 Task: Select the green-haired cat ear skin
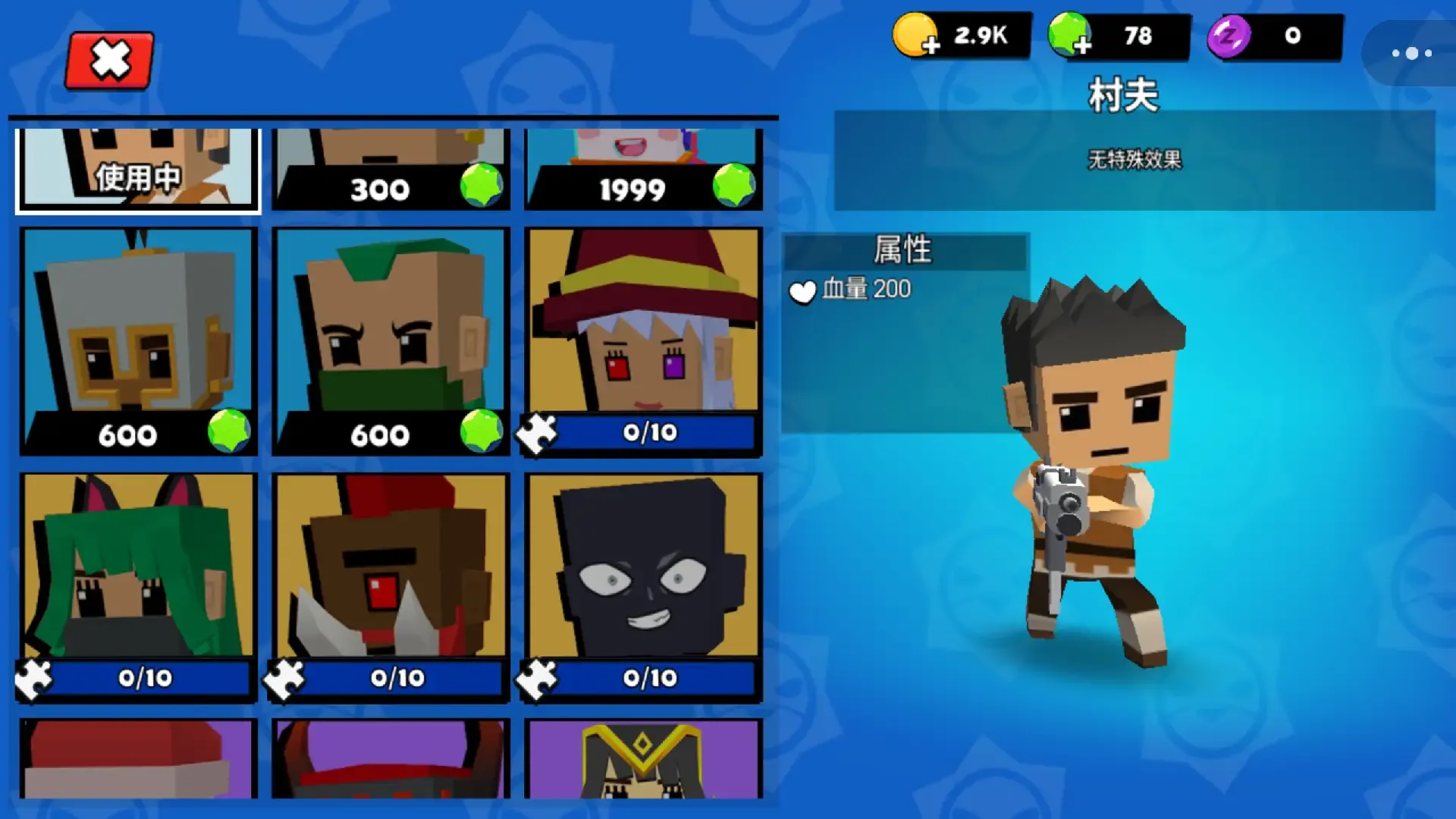coord(138,587)
